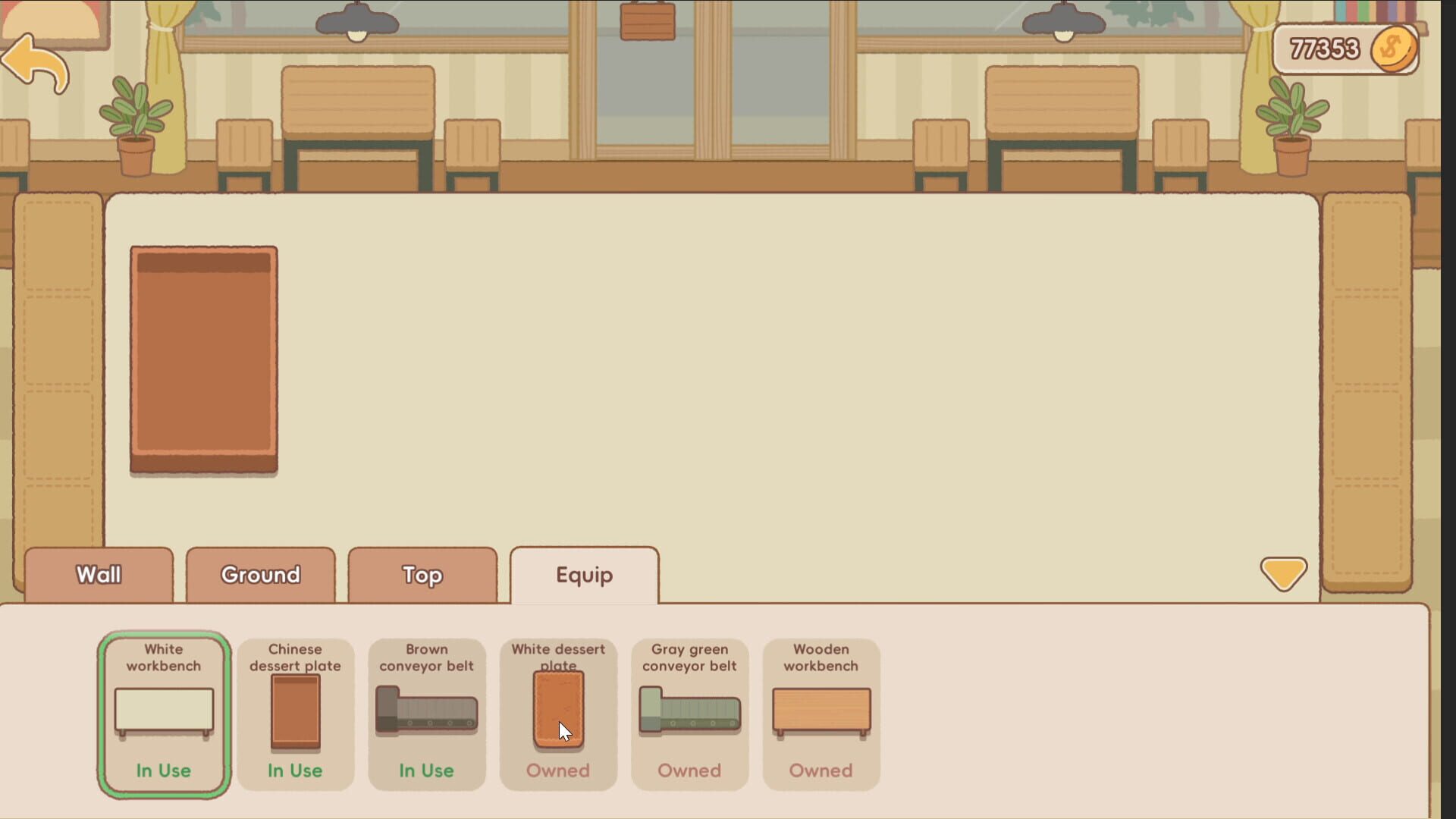1456x819 pixels.
Task: Expand the Top category section
Action: pos(422,575)
